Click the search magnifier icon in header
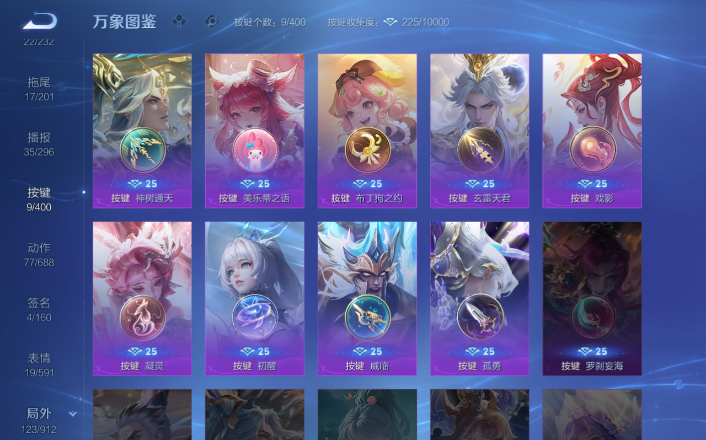Screen dimensions: 706x440 (x=210, y=21)
